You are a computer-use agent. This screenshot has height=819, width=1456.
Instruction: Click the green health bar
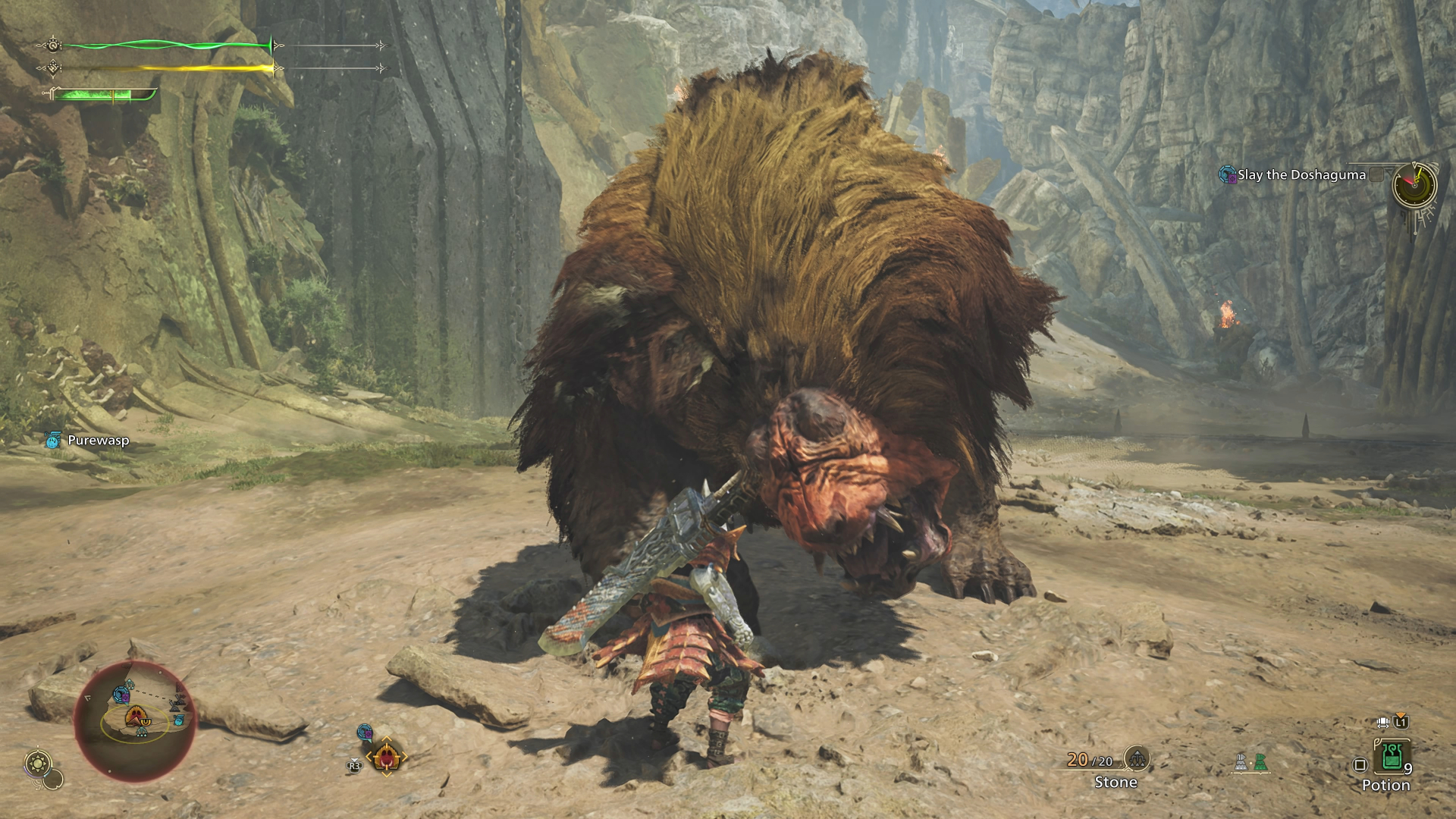167,44
